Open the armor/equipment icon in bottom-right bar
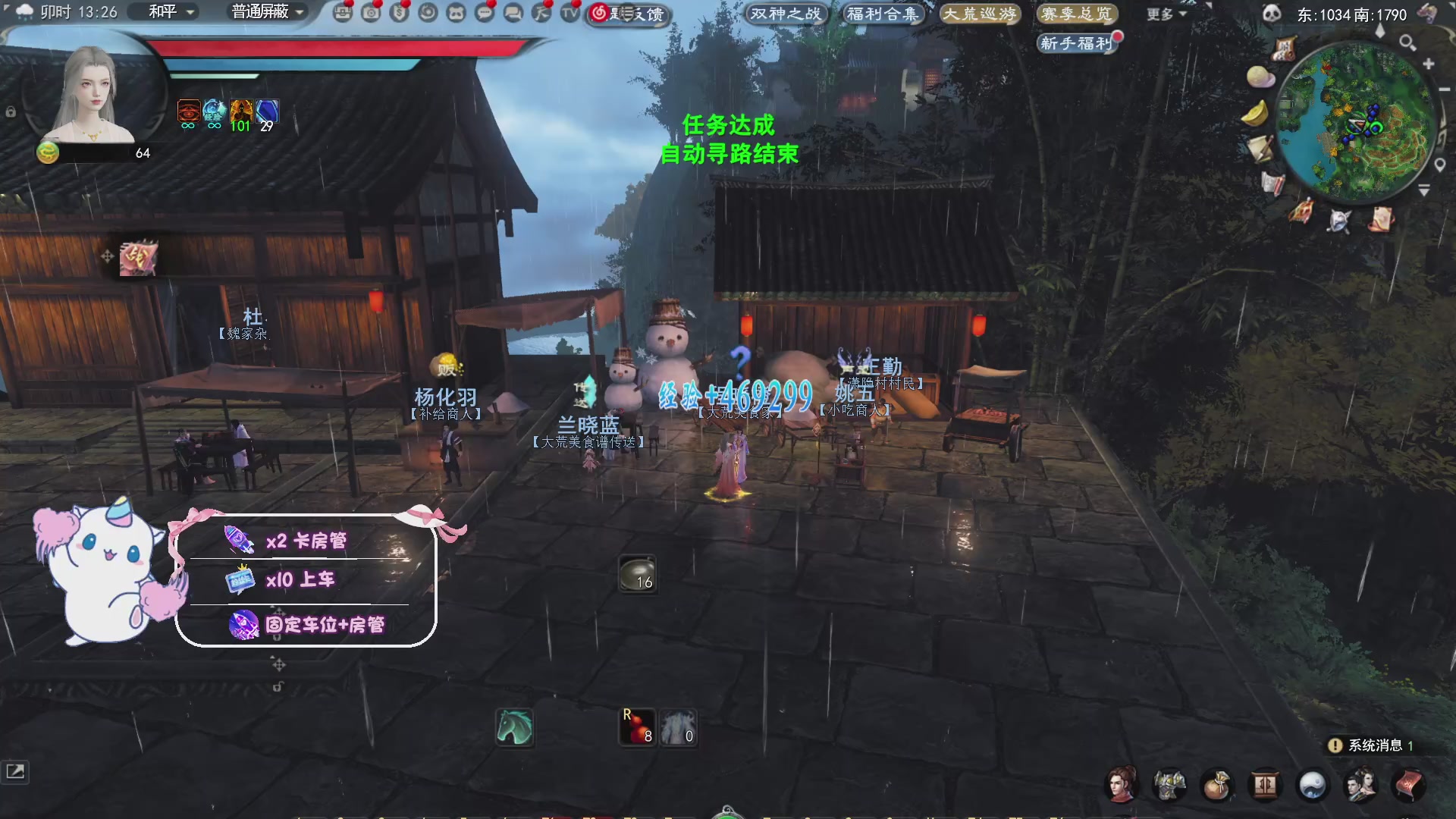This screenshot has height=819, width=1456. [x=1170, y=786]
